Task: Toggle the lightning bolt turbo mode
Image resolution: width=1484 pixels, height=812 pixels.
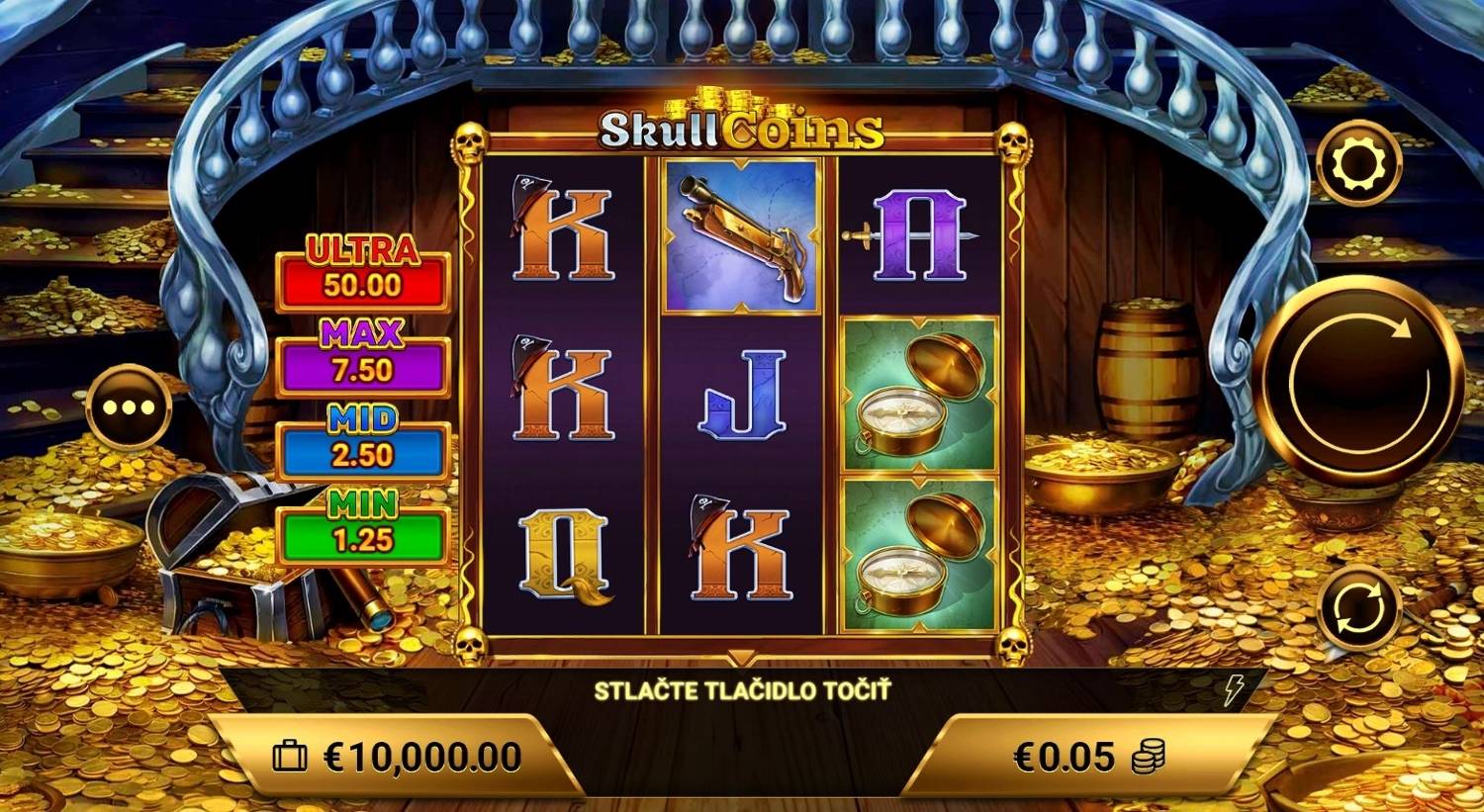Action: [x=1233, y=690]
